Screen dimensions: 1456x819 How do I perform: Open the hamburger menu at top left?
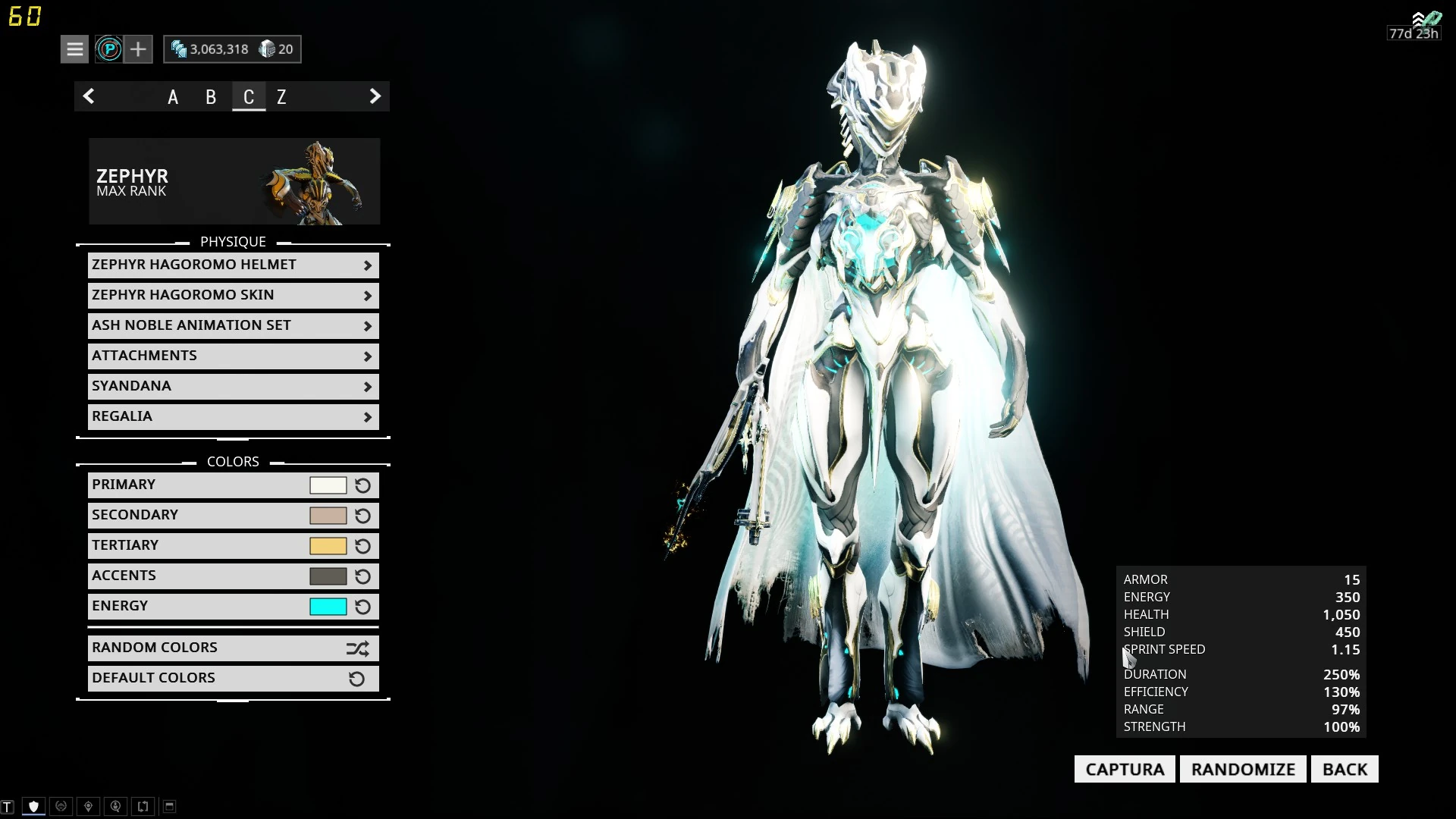[x=74, y=49]
